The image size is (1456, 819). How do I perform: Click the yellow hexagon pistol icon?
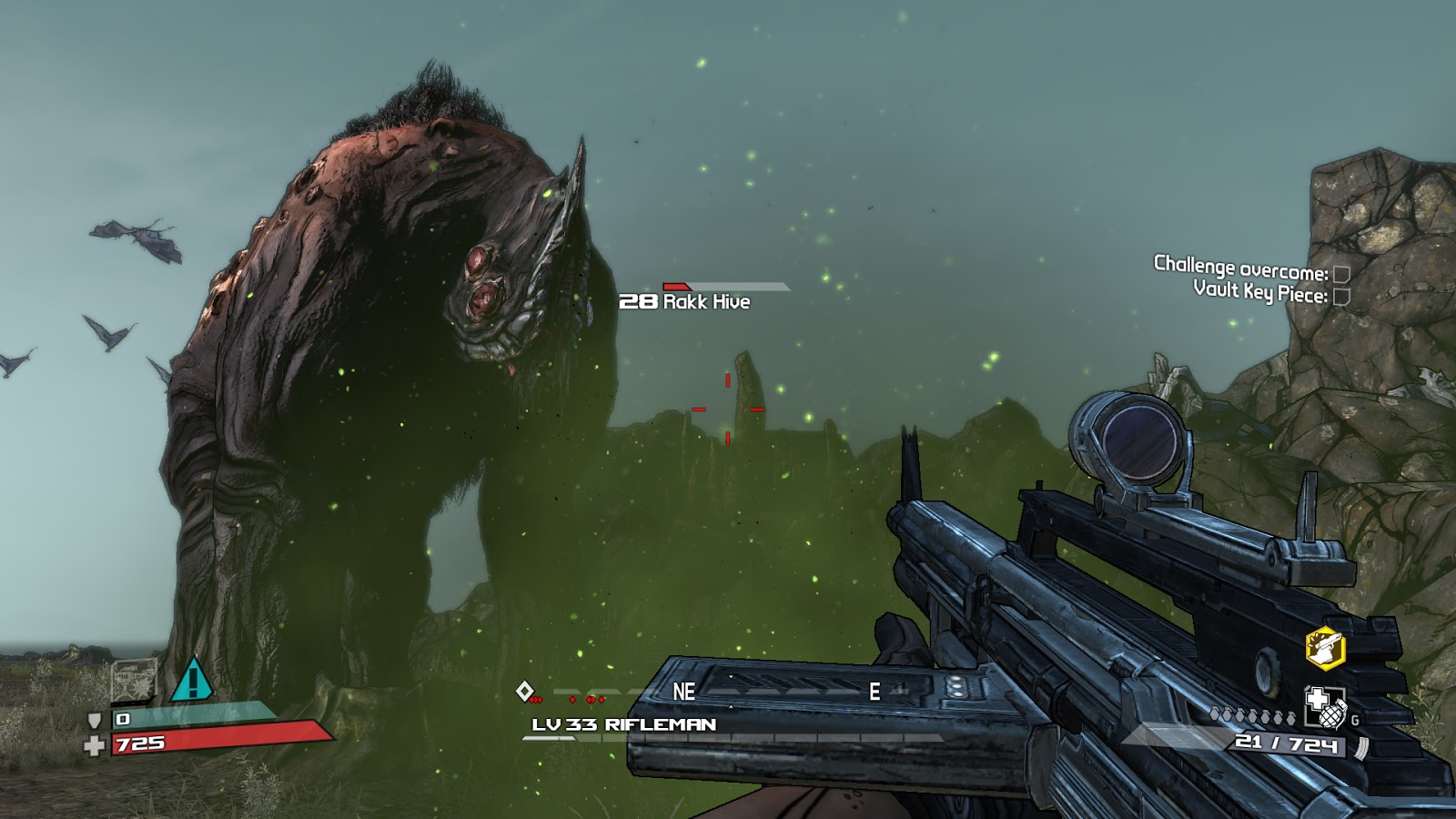[x=1324, y=648]
